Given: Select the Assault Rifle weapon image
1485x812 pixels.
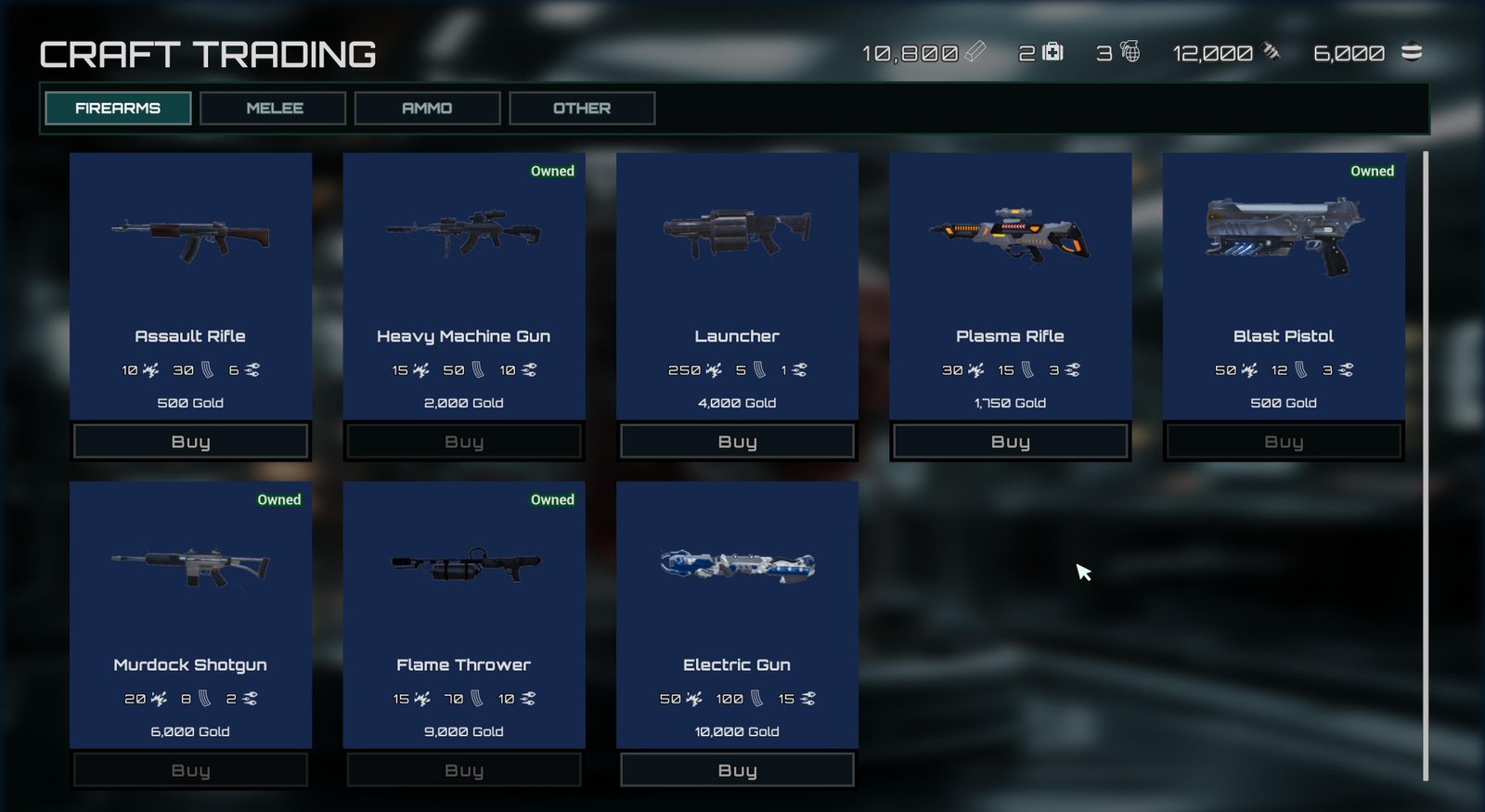Looking at the screenshot, I should [191, 238].
